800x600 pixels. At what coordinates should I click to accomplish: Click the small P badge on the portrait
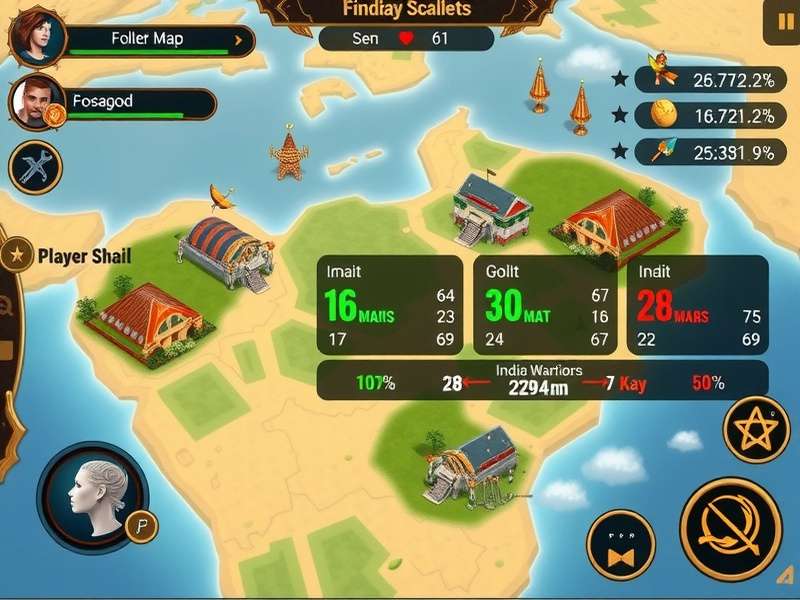143,525
